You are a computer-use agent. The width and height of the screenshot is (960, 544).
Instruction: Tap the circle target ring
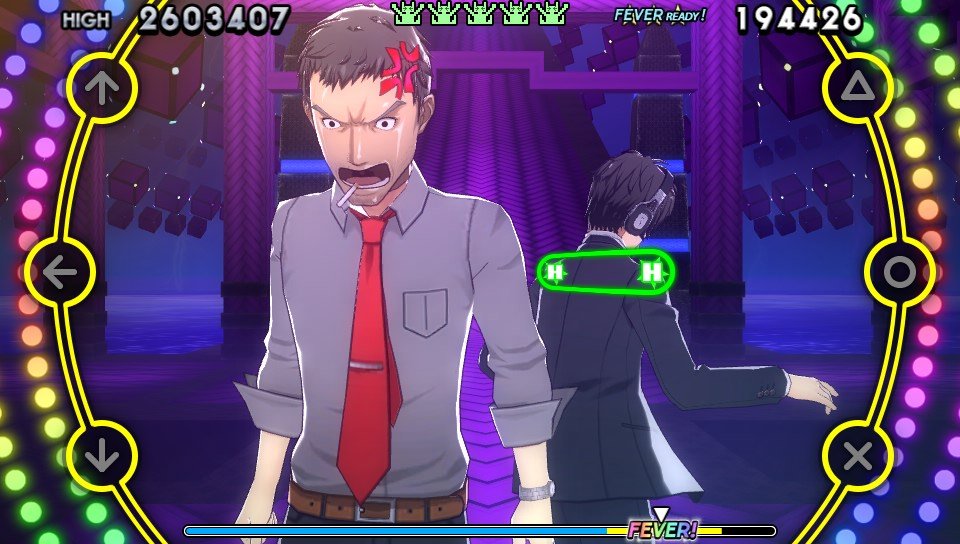(x=900, y=271)
